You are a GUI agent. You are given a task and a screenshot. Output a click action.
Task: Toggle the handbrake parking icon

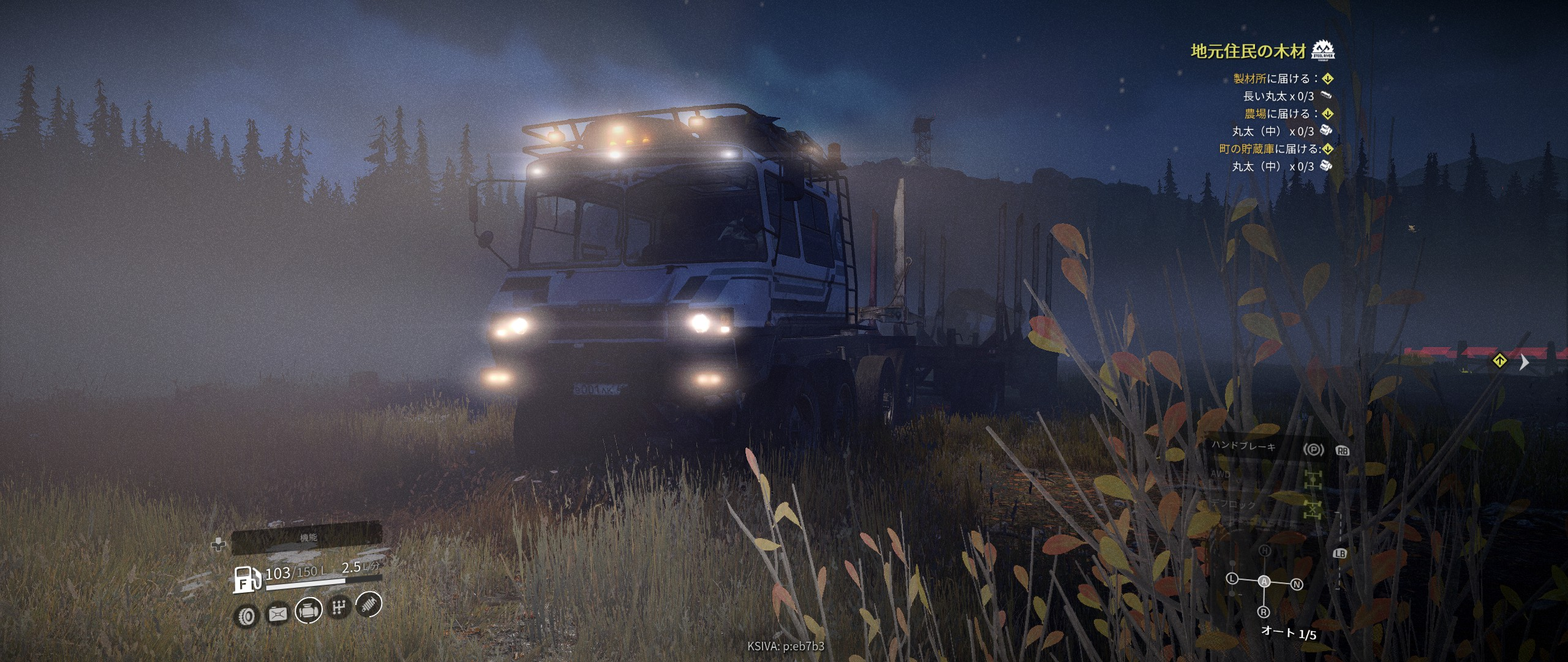pyautogui.click(x=1313, y=450)
